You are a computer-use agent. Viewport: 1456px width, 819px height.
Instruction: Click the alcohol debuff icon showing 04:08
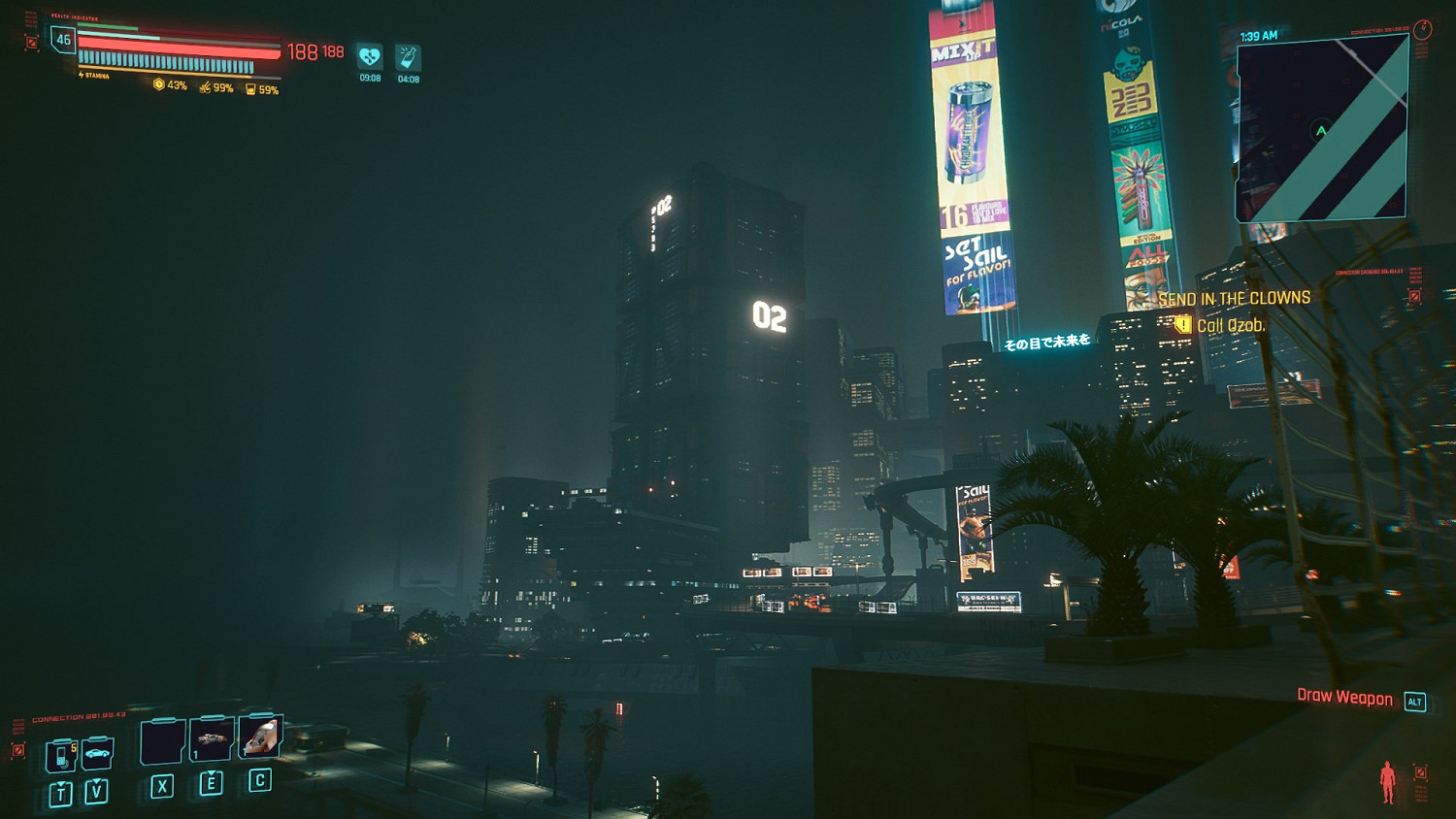tap(407, 55)
